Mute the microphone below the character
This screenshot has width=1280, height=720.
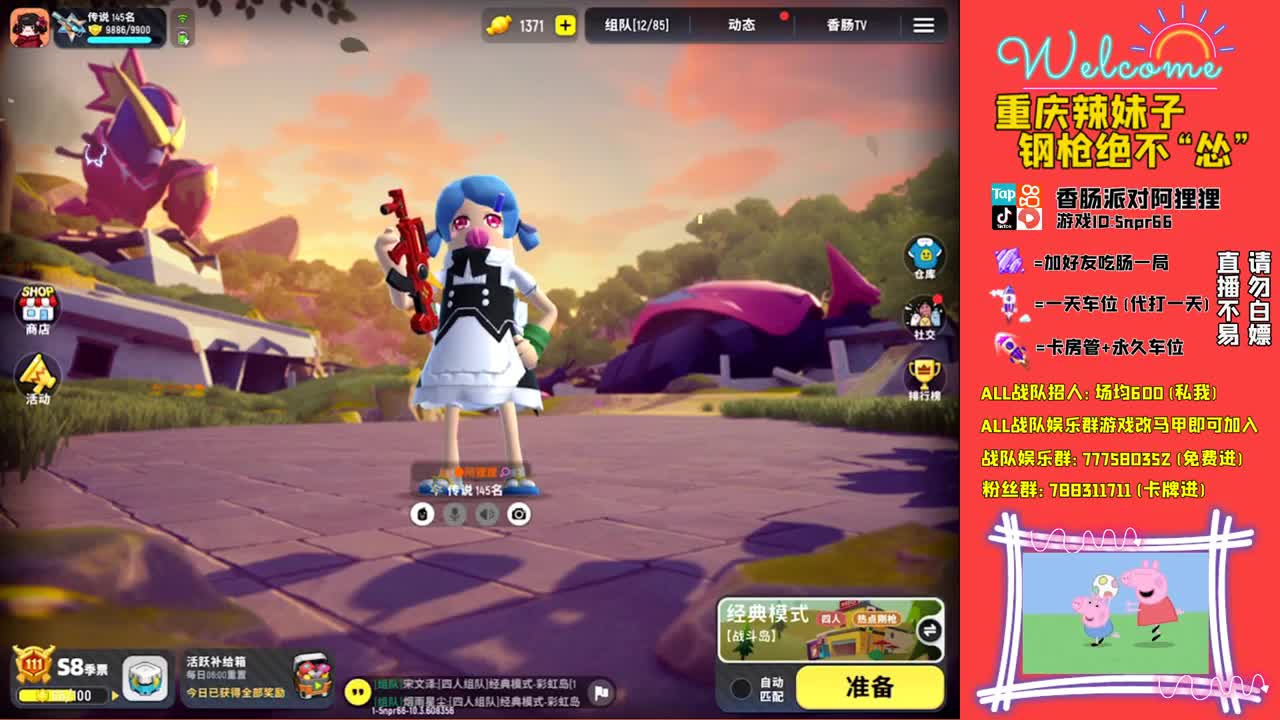(x=455, y=512)
